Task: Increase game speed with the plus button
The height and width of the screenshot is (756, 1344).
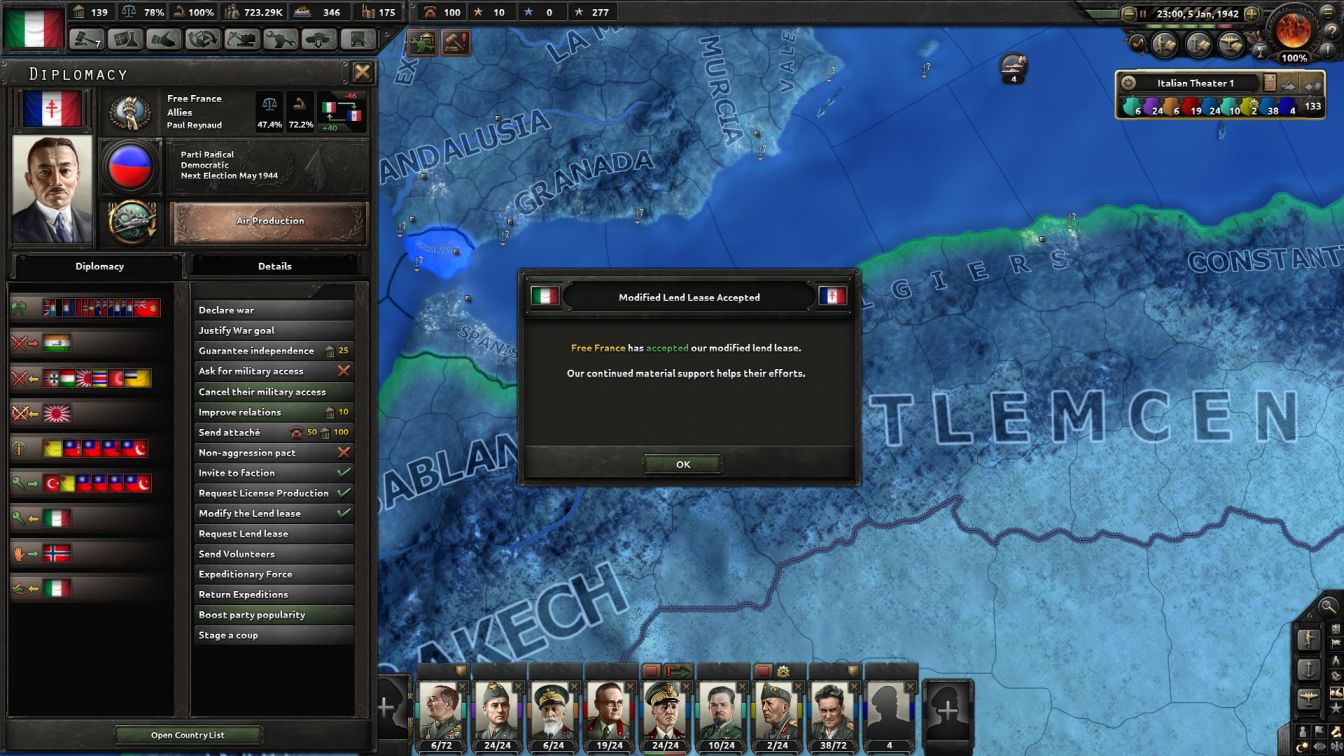Action: 1253,13
